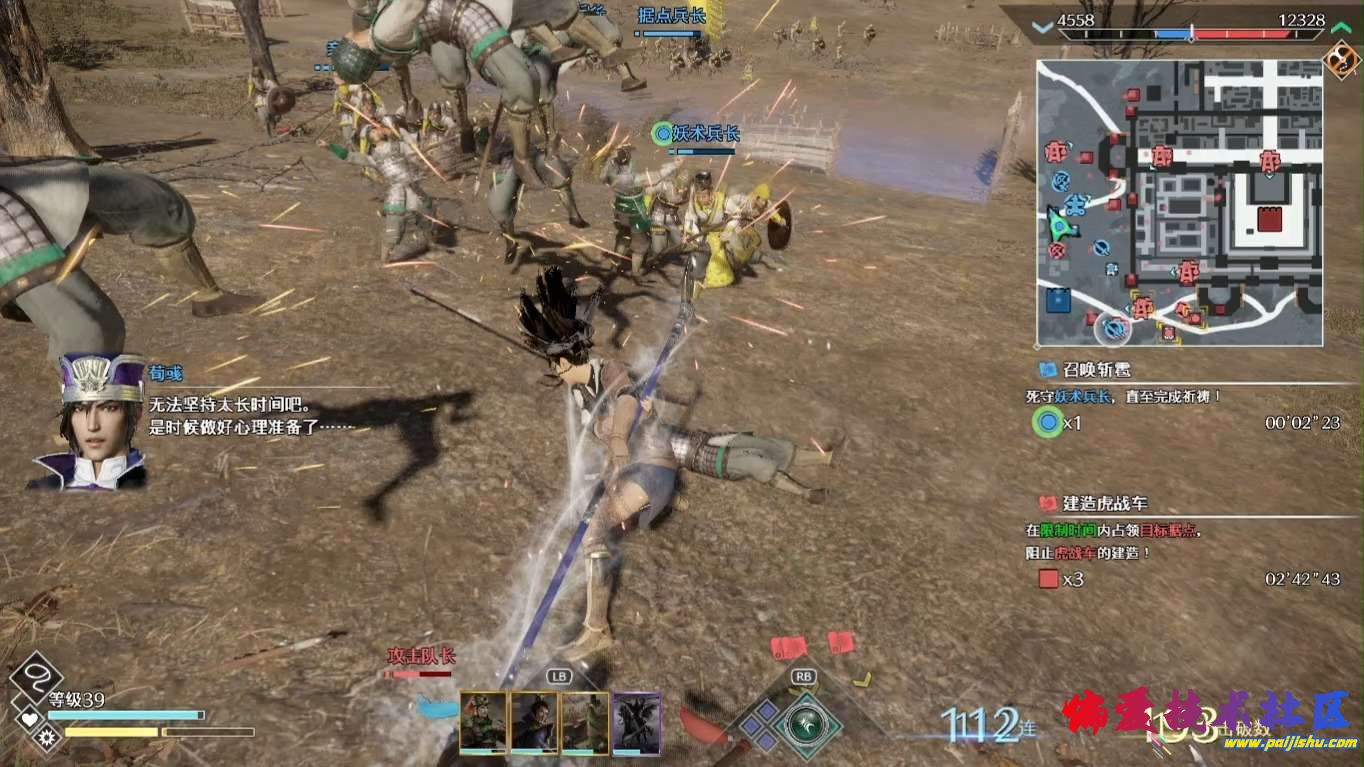The height and width of the screenshot is (767, 1364).
Task: Pick the third gold-framed officer card
Action: [x=585, y=721]
